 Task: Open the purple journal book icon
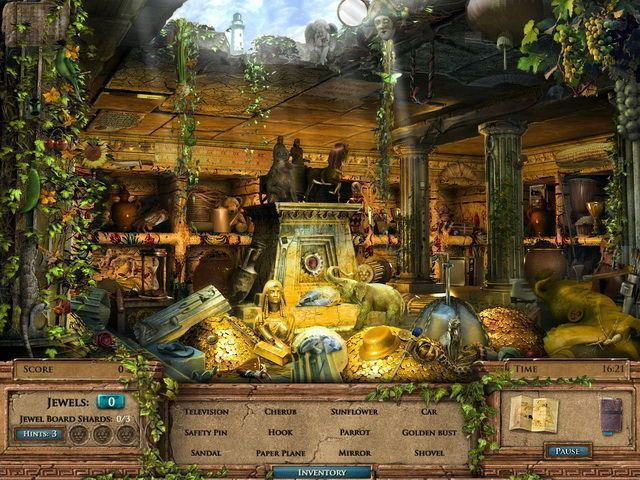[610, 415]
